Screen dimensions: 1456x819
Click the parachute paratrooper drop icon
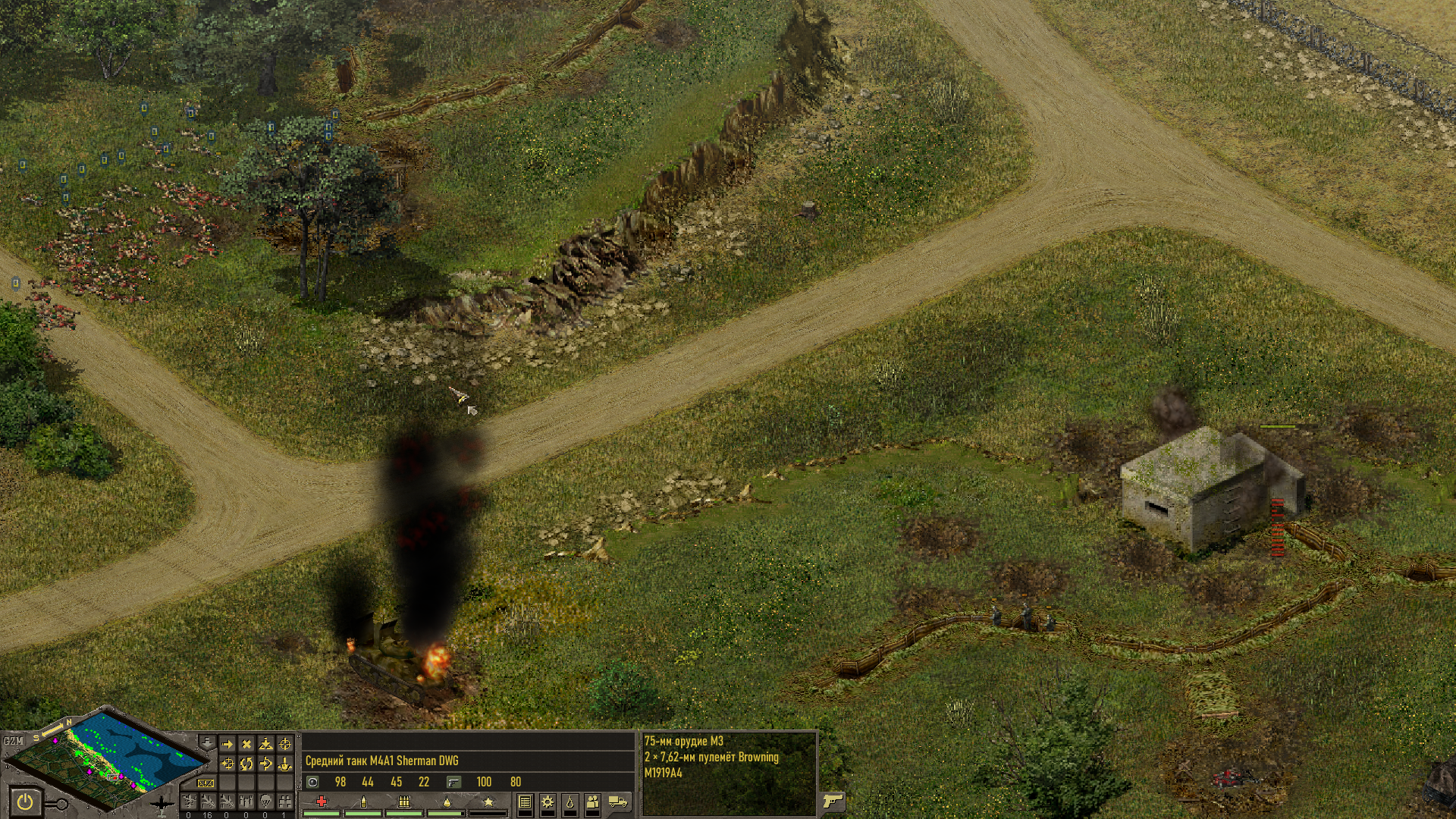tap(265, 801)
